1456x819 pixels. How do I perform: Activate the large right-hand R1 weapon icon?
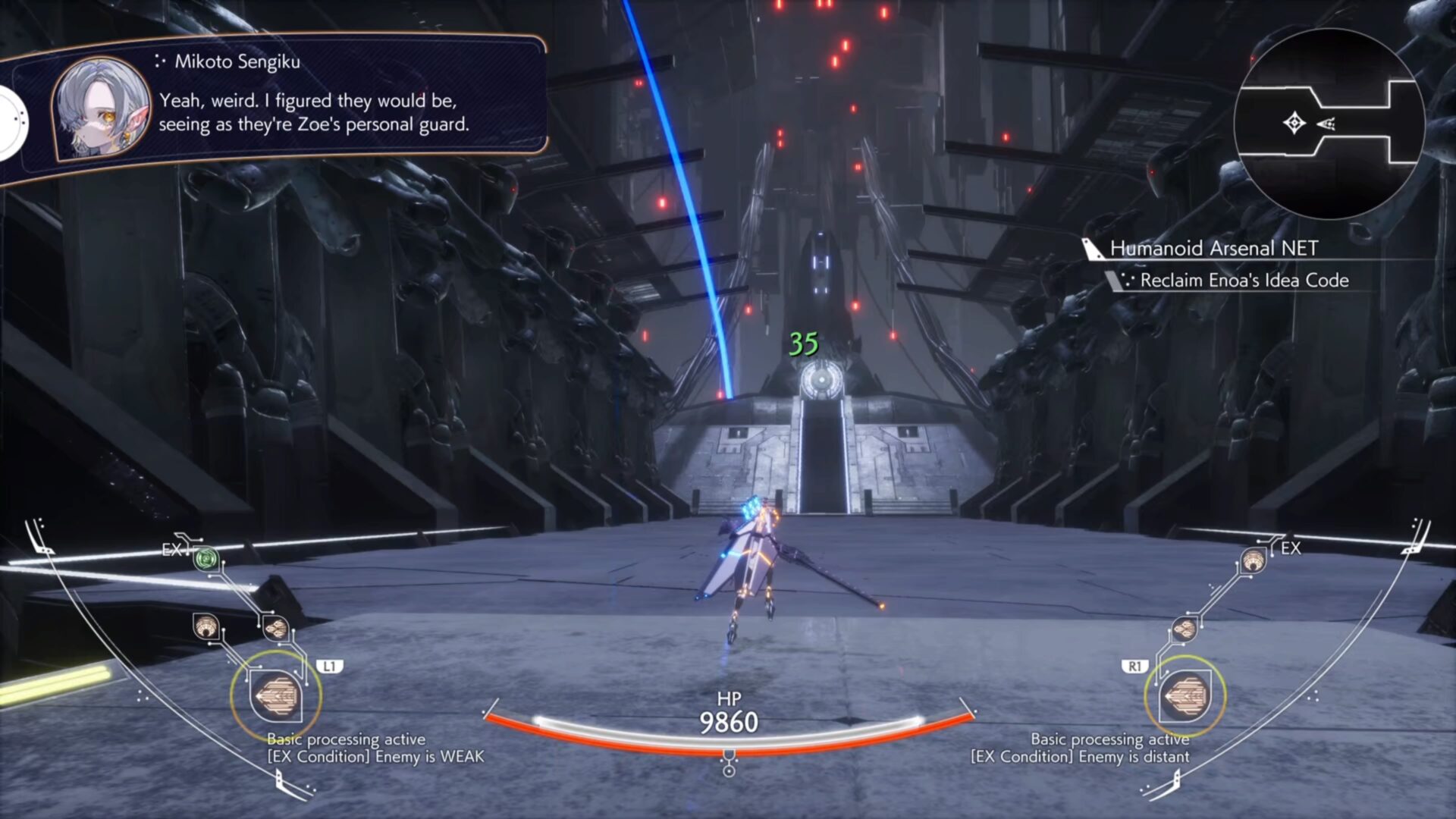1185,696
